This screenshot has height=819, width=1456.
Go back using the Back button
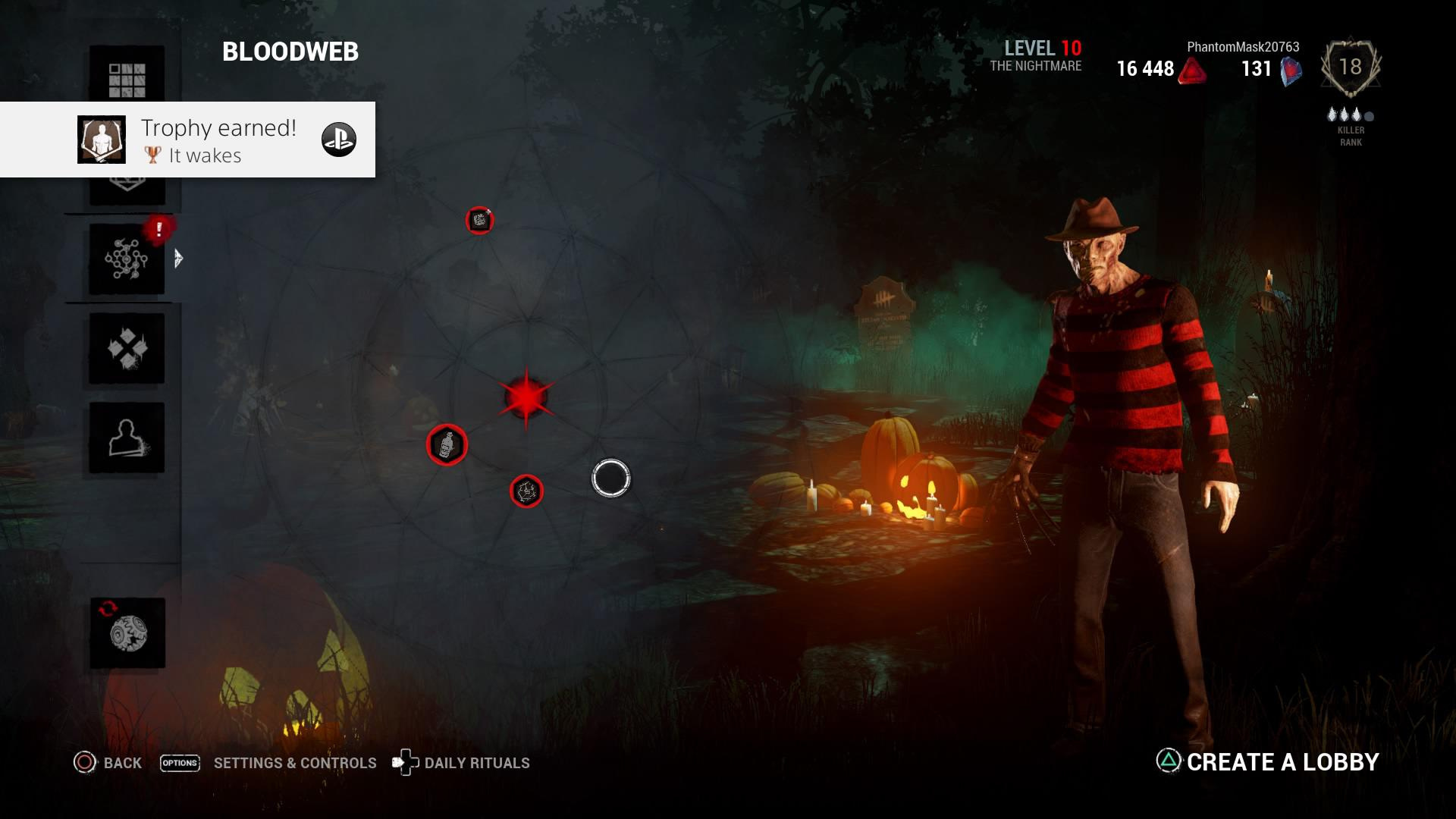point(108,763)
